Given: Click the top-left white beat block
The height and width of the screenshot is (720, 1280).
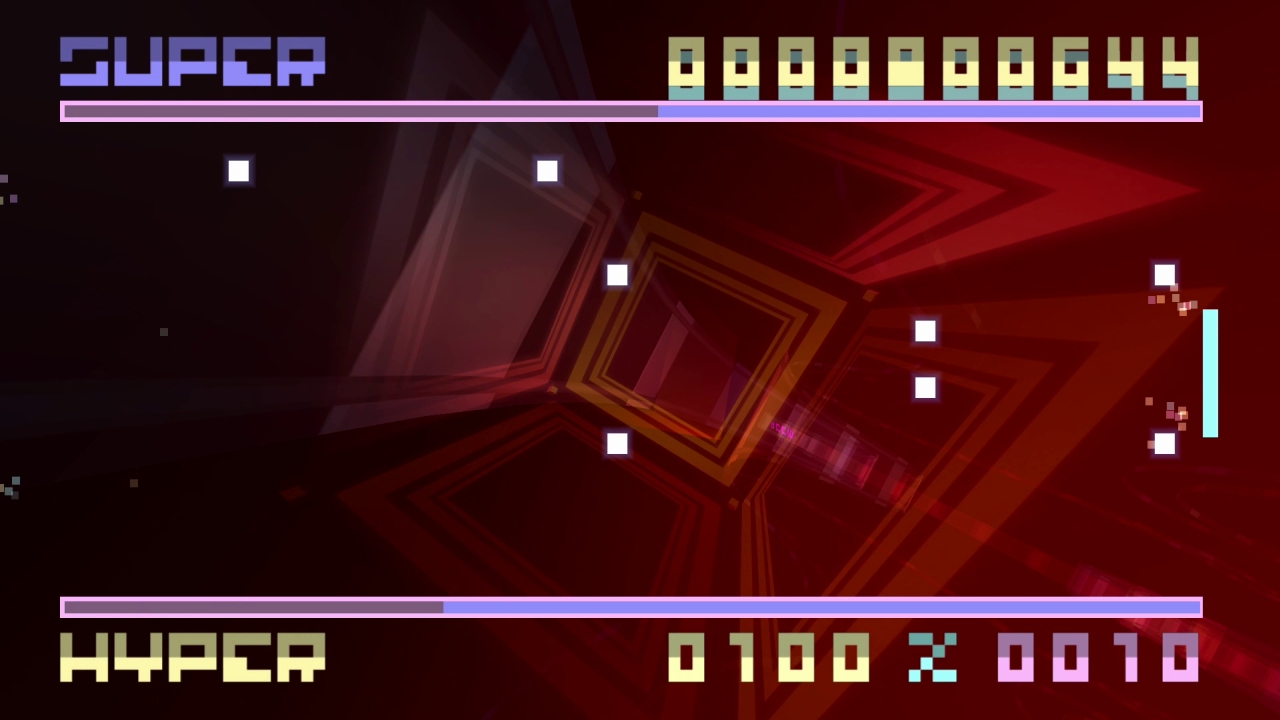Looking at the screenshot, I should tap(239, 170).
